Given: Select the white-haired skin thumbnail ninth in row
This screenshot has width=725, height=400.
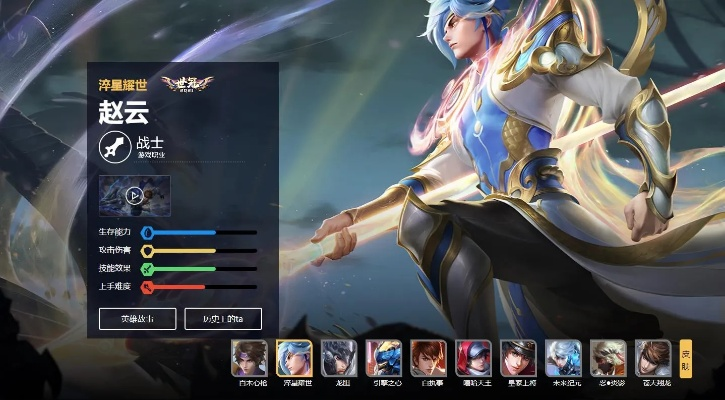Looking at the screenshot, I should click(x=608, y=357).
